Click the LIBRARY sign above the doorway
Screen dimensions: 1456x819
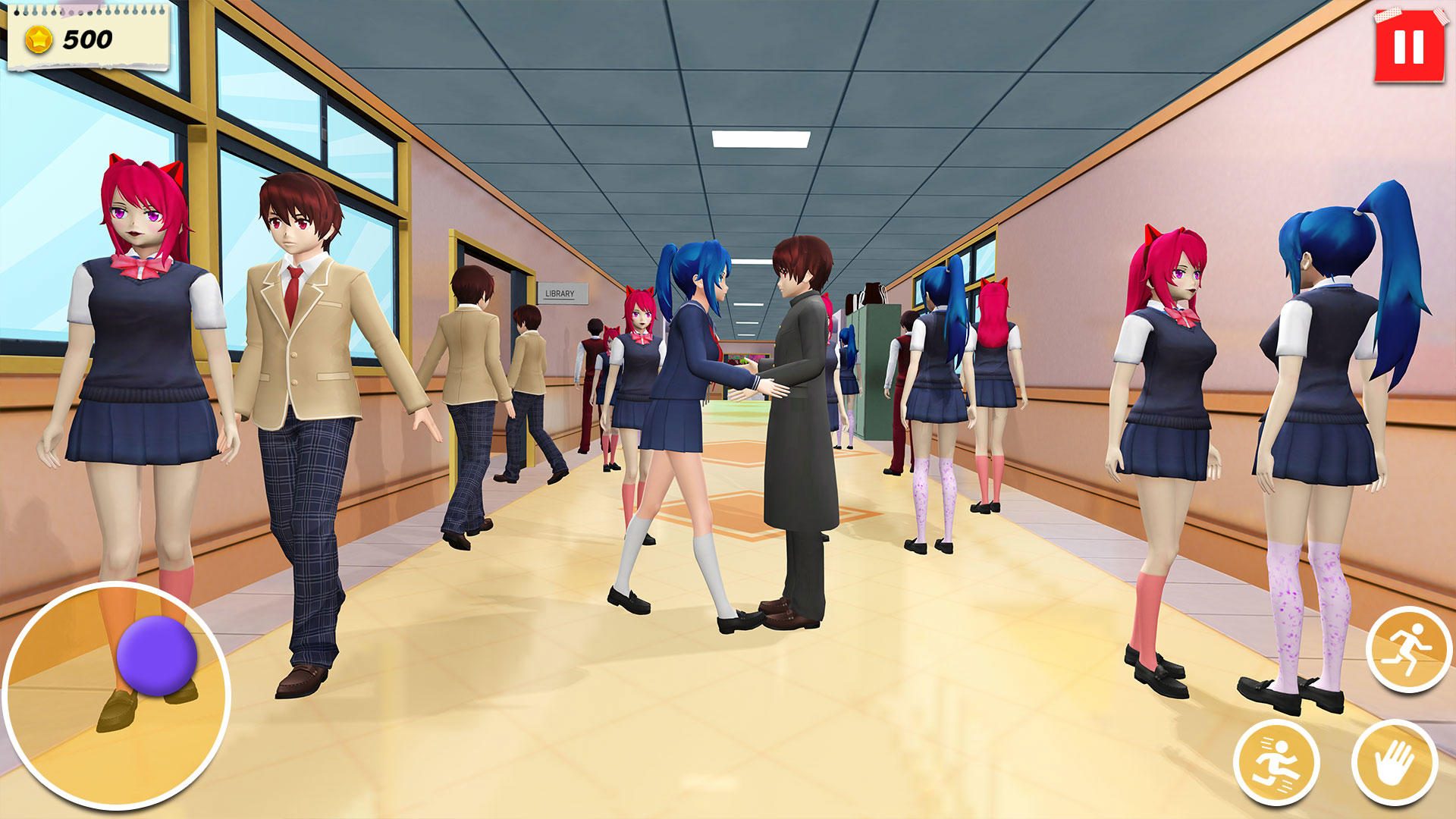point(561,292)
